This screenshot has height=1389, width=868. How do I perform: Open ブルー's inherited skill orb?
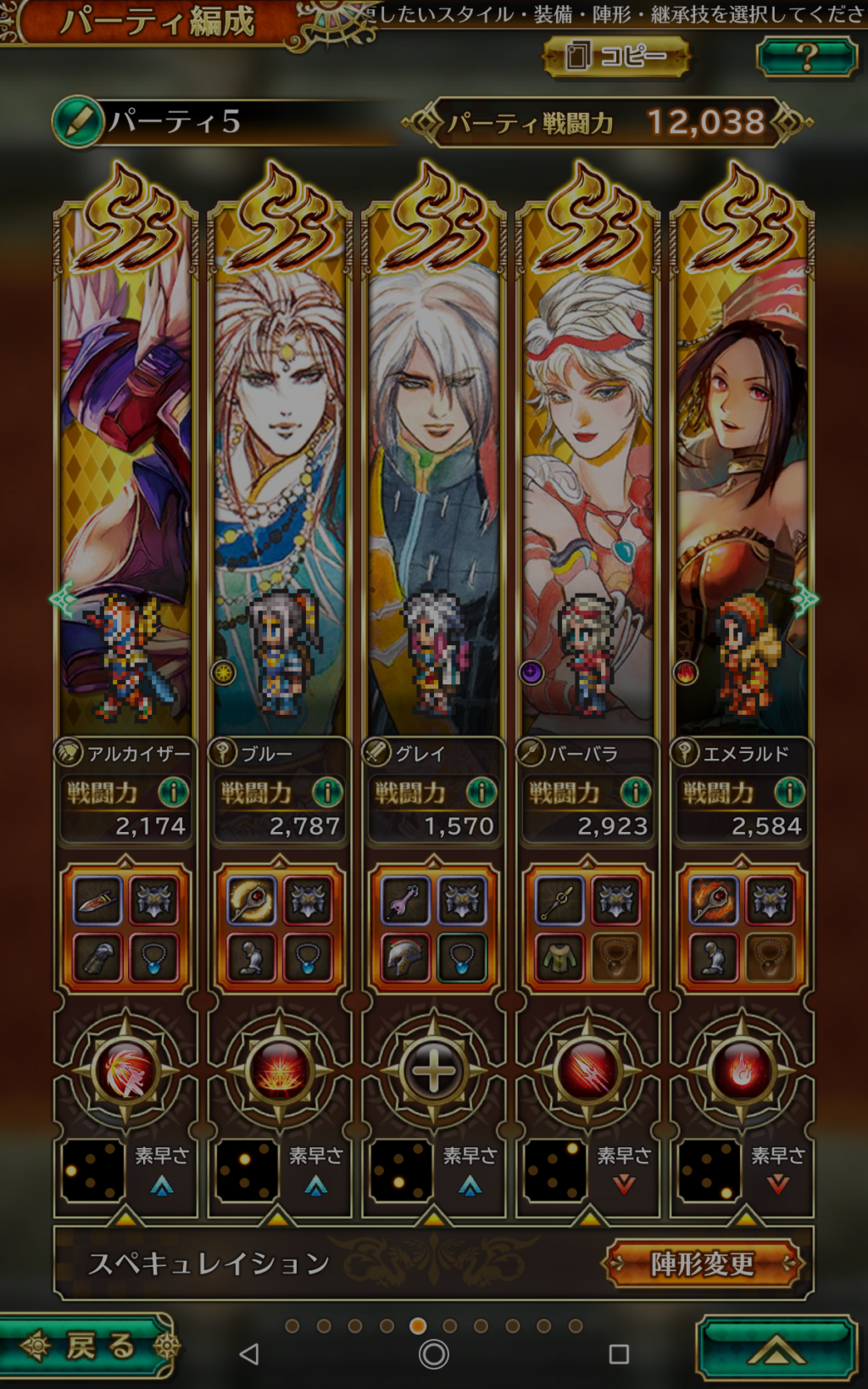[x=280, y=1071]
